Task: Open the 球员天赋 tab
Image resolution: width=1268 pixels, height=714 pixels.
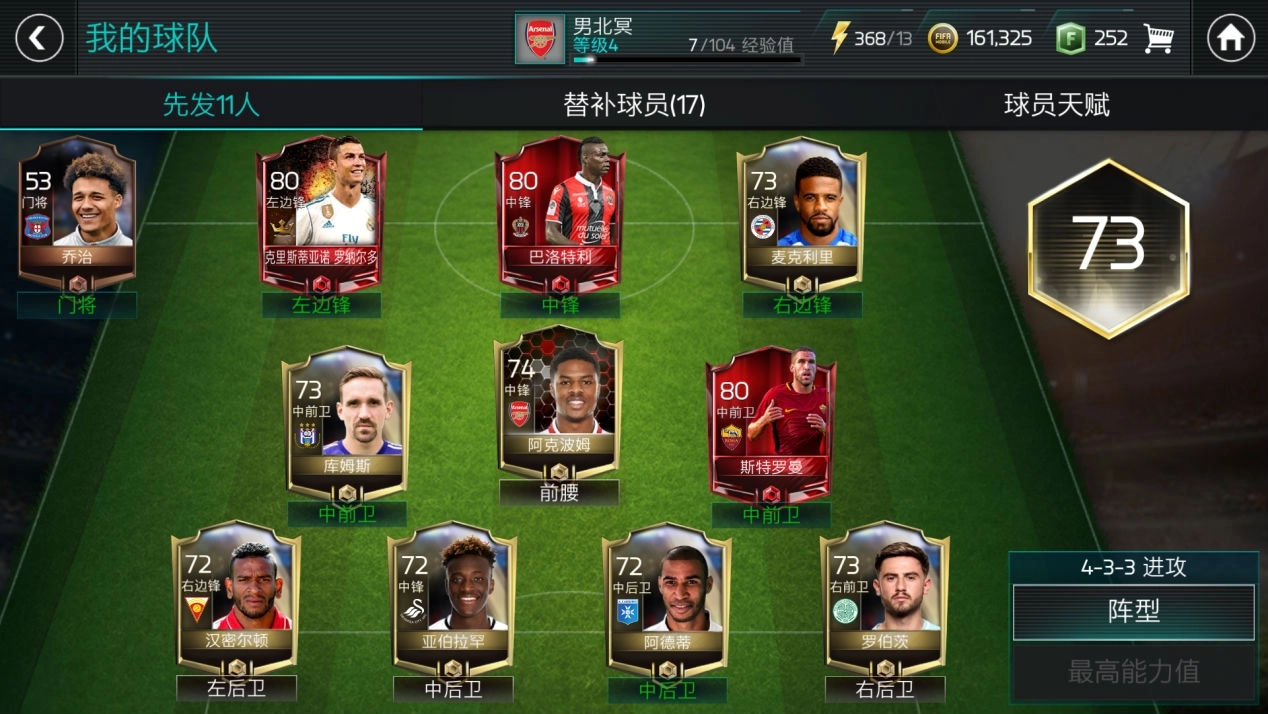Action: click(x=1056, y=105)
